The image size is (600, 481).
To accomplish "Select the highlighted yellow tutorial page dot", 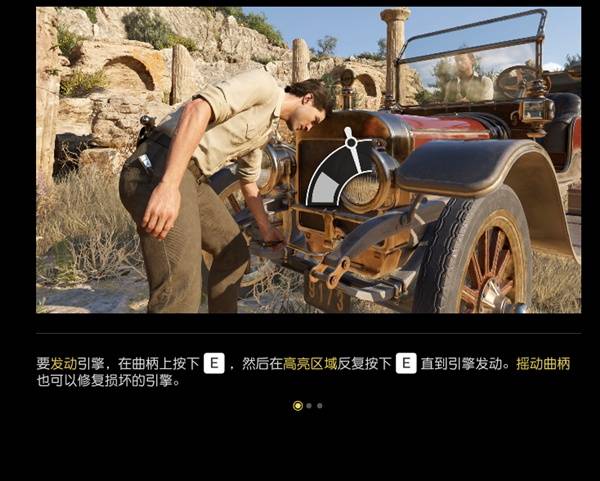I will (297, 406).
